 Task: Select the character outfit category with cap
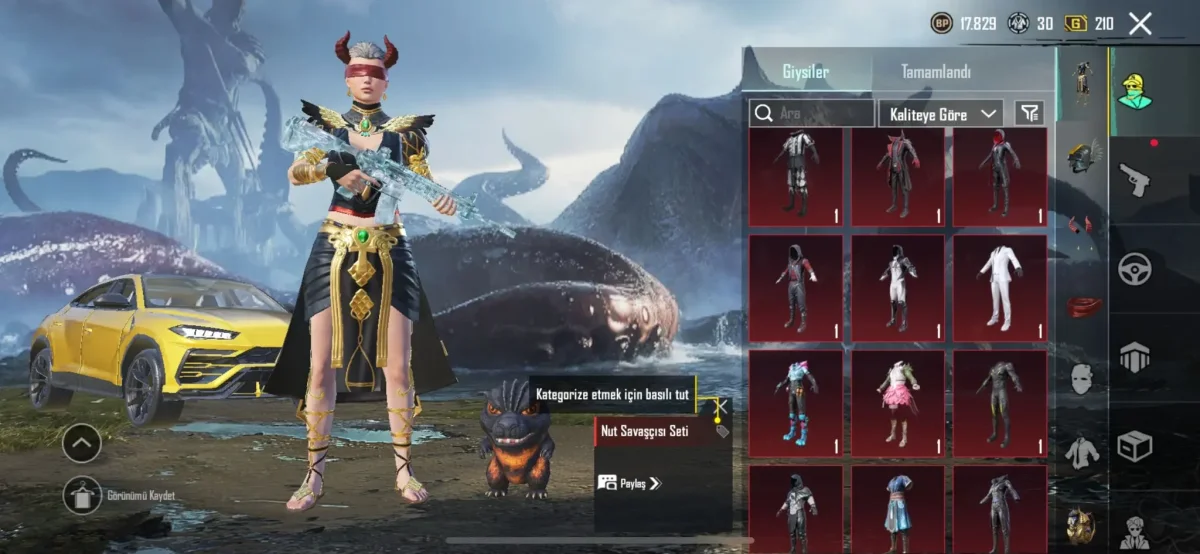[x=1134, y=91]
